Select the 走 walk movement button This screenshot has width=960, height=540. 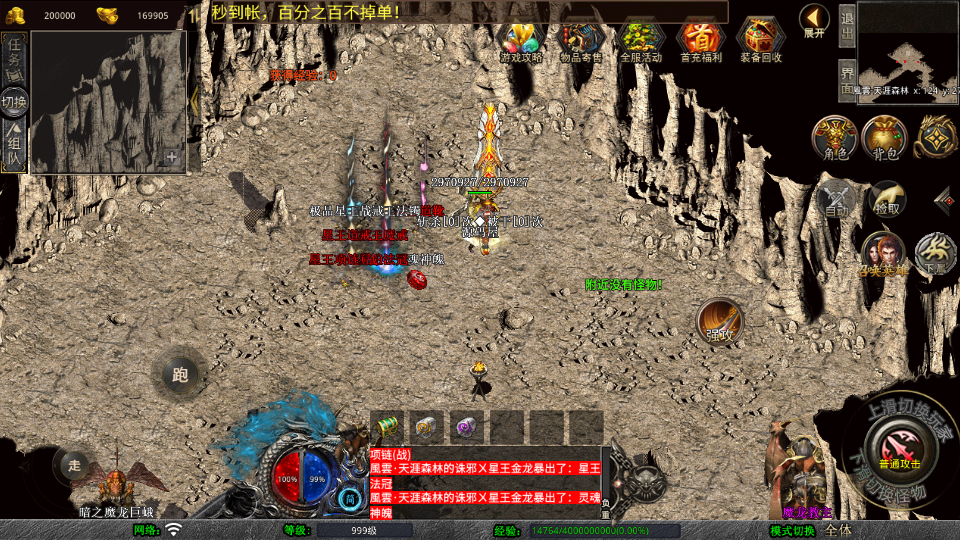point(74,464)
